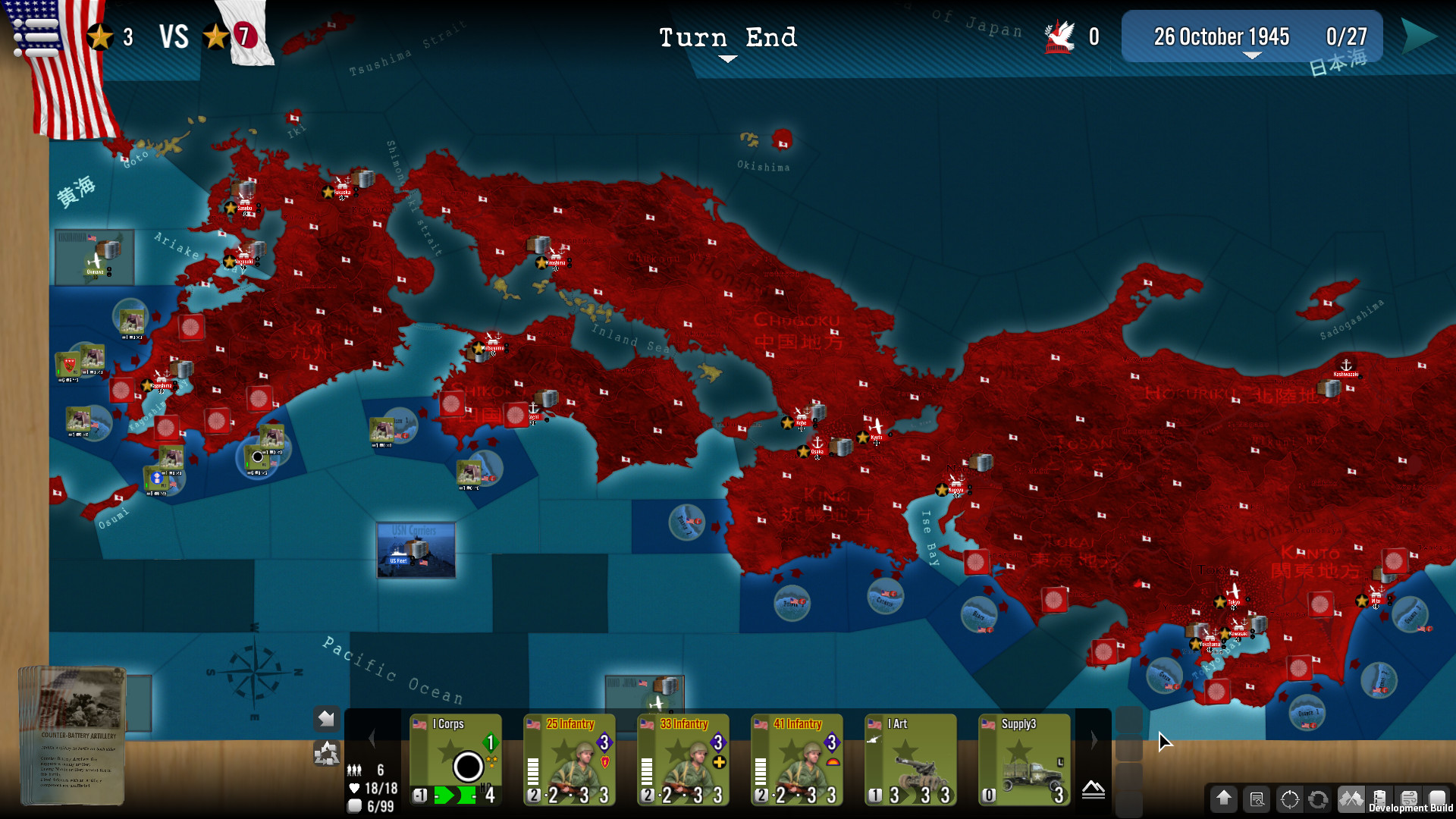Click the undo arrow icon beside the unit tray

point(326,719)
